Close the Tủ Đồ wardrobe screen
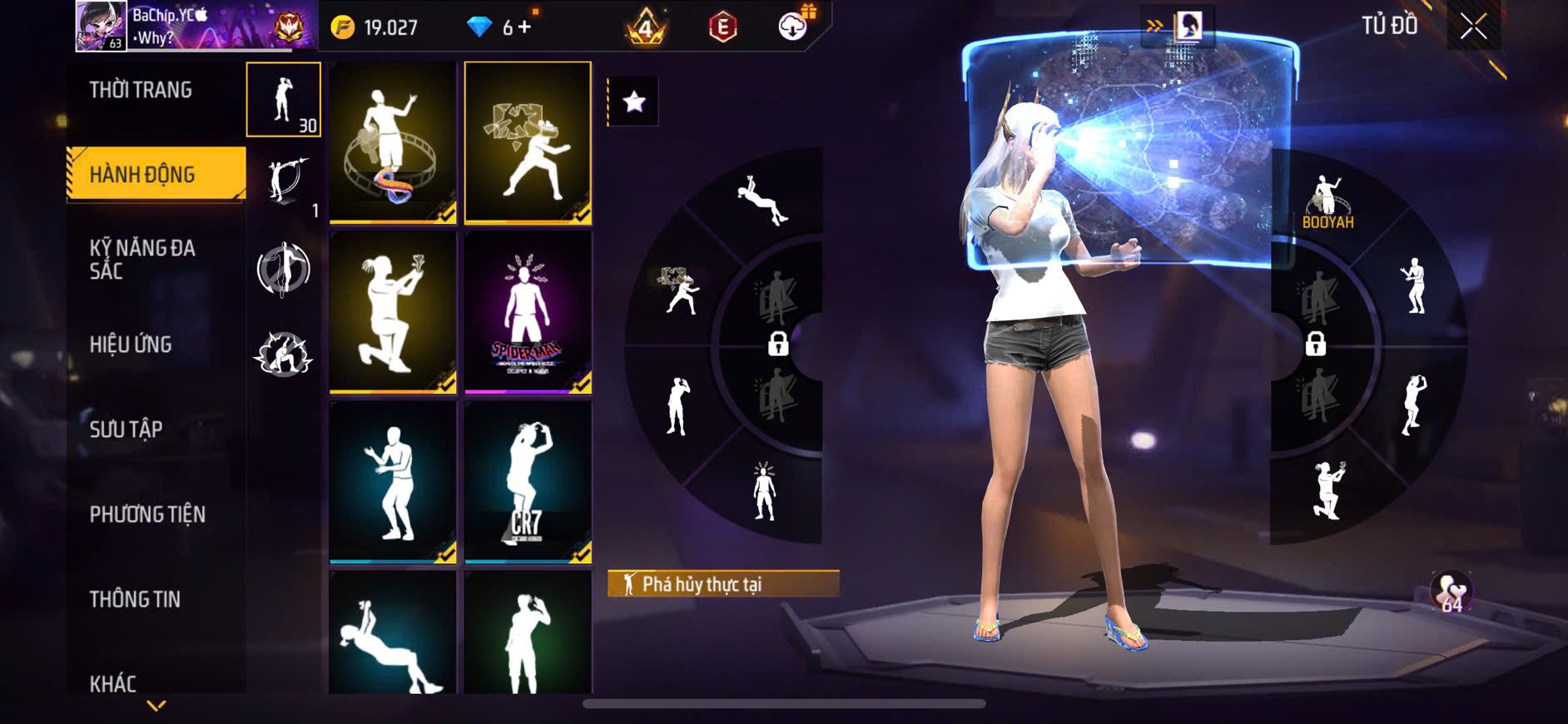The image size is (1568, 724). pyautogui.click(x=1473, y=27)
